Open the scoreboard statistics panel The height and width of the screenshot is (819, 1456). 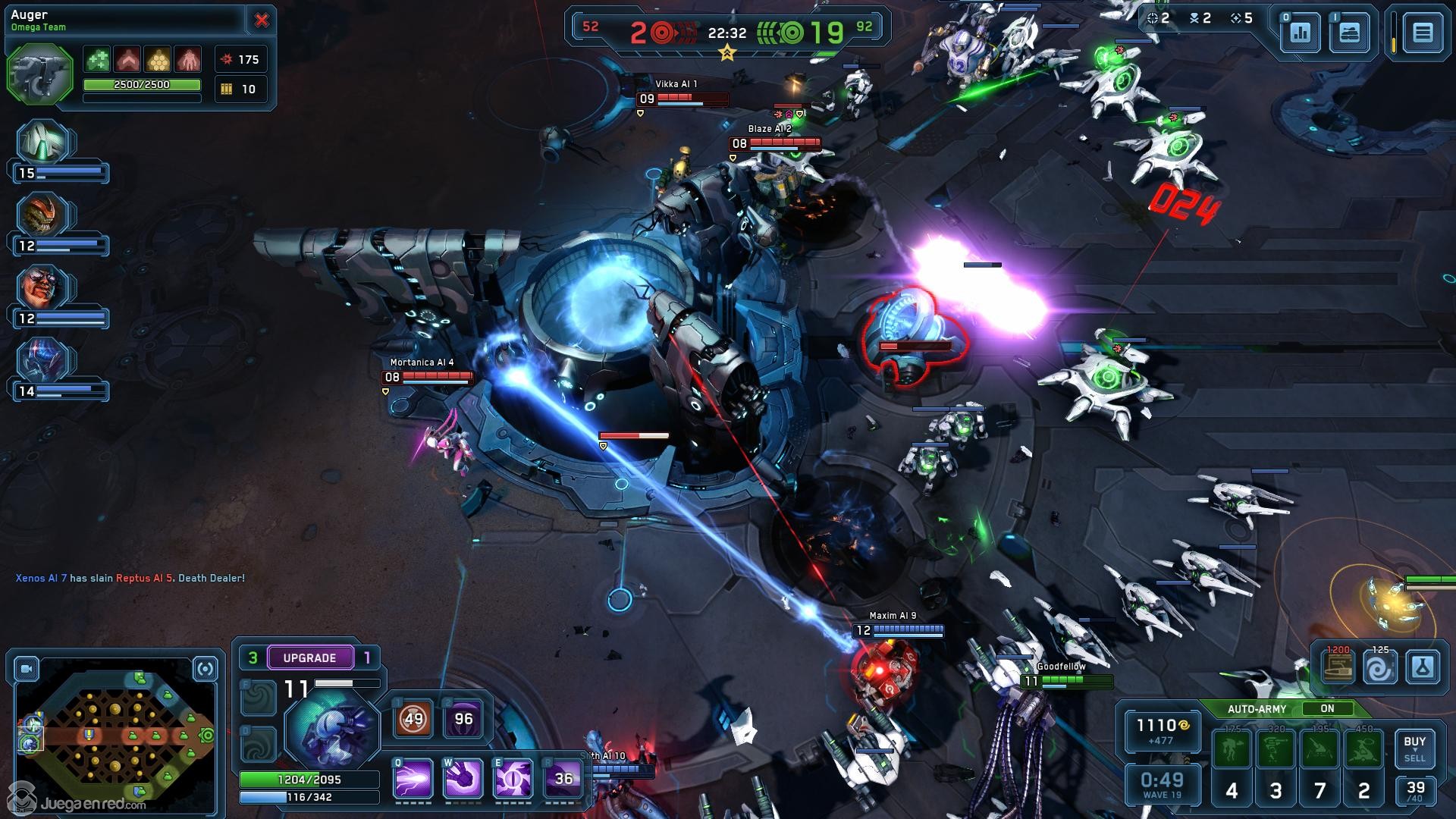1301,33
